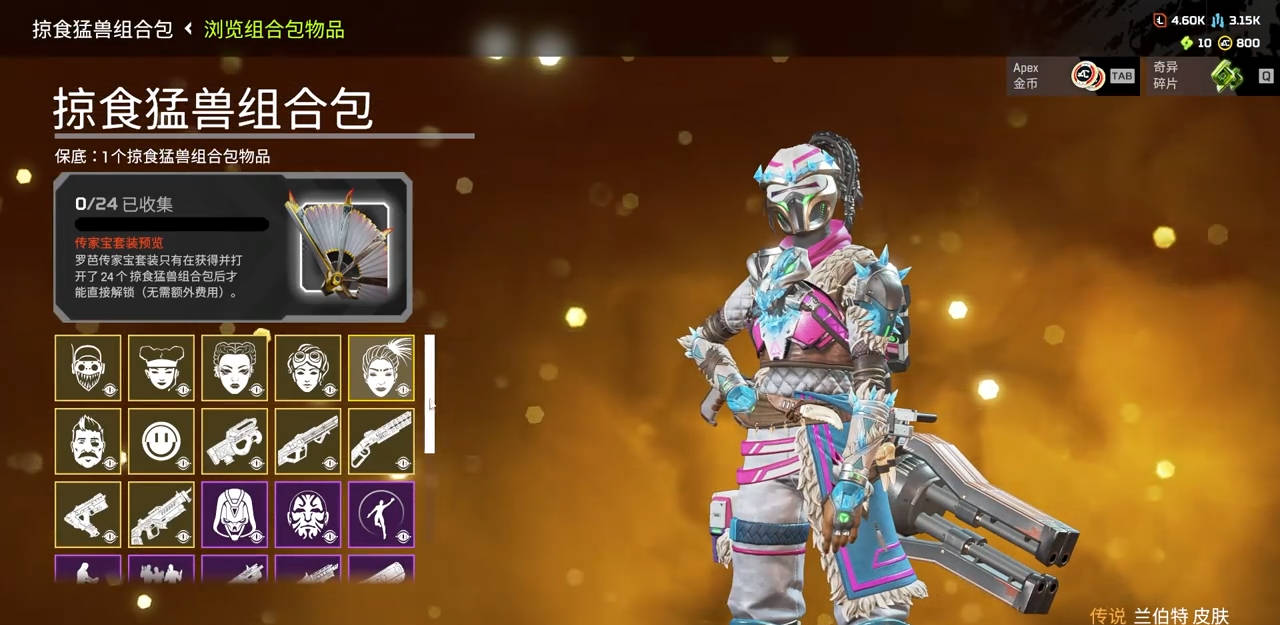Go back via the back arrow beside 浏览组合包物品
The height and width of the screenshot is (625, 1280).
click(188, 29)
